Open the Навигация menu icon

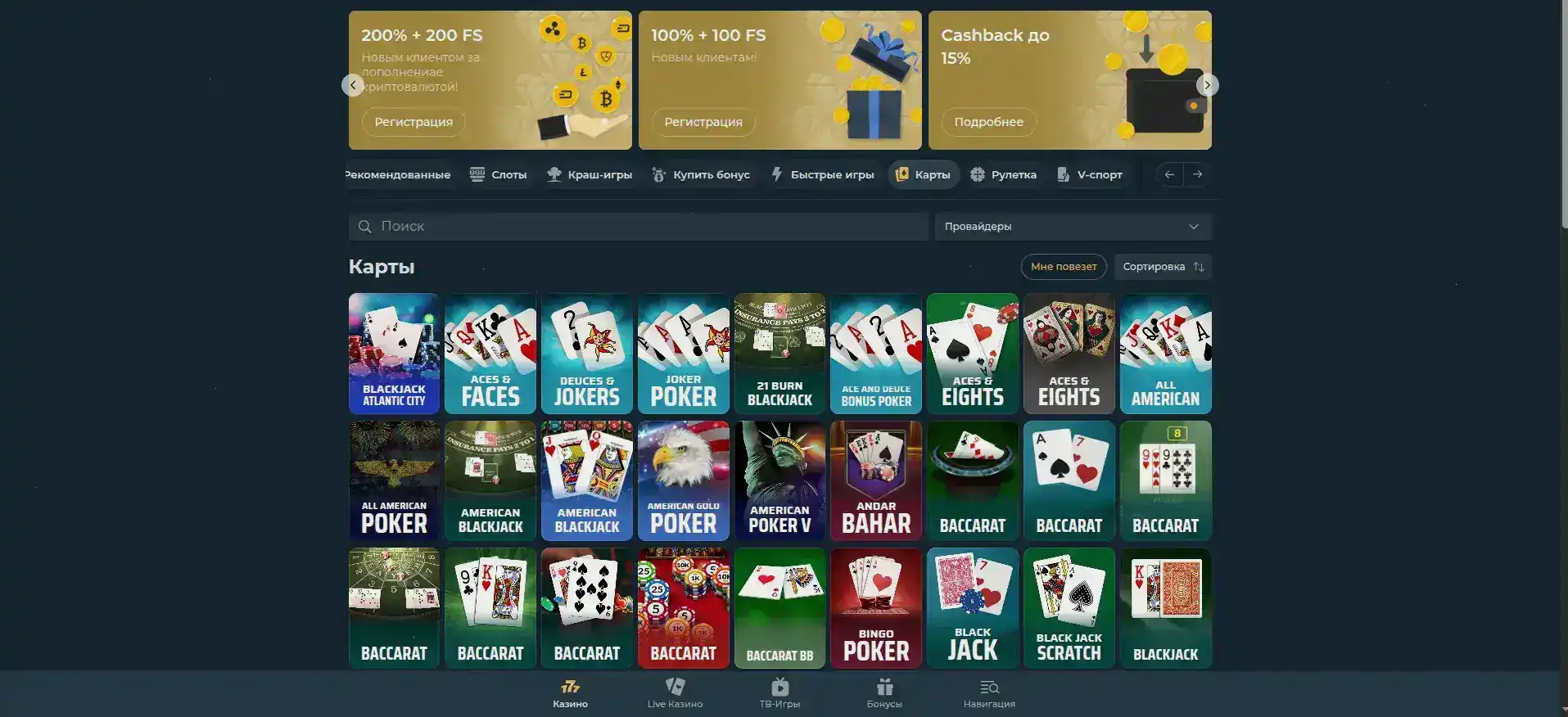[988, 688]
